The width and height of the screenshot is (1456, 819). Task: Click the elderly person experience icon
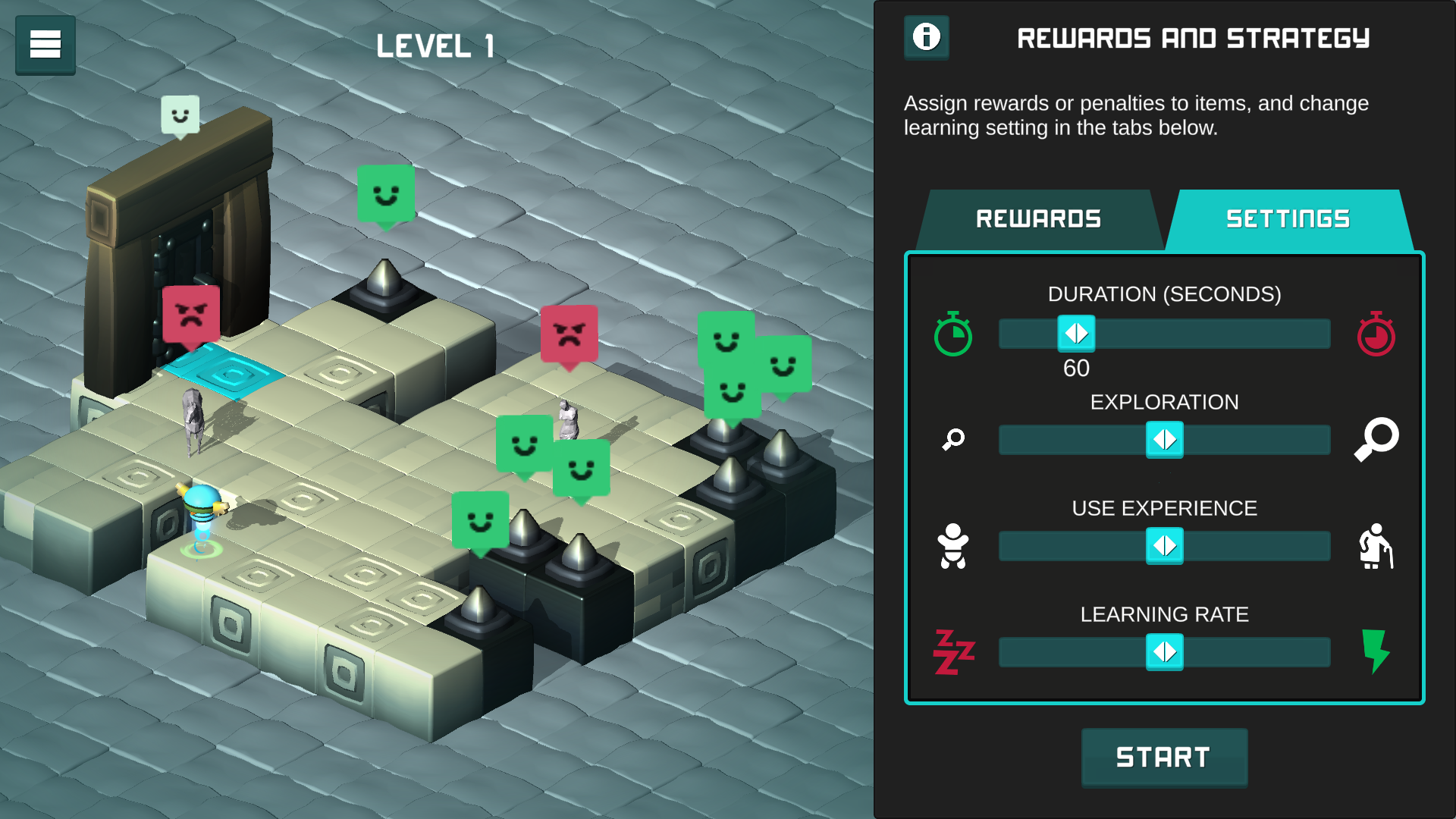click(x=1376, y=546)
